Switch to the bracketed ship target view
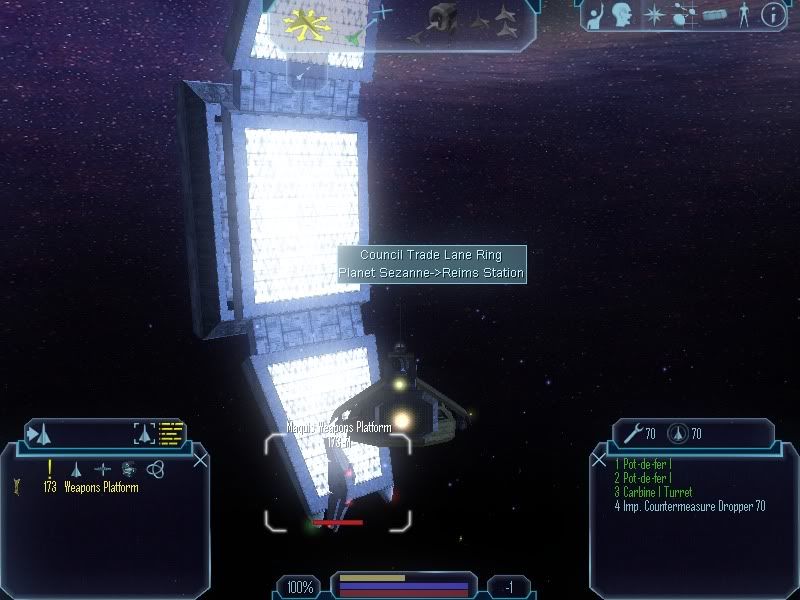Image resolution: width=800 pixels, height=600 pixels. click(x=145, y=434)
